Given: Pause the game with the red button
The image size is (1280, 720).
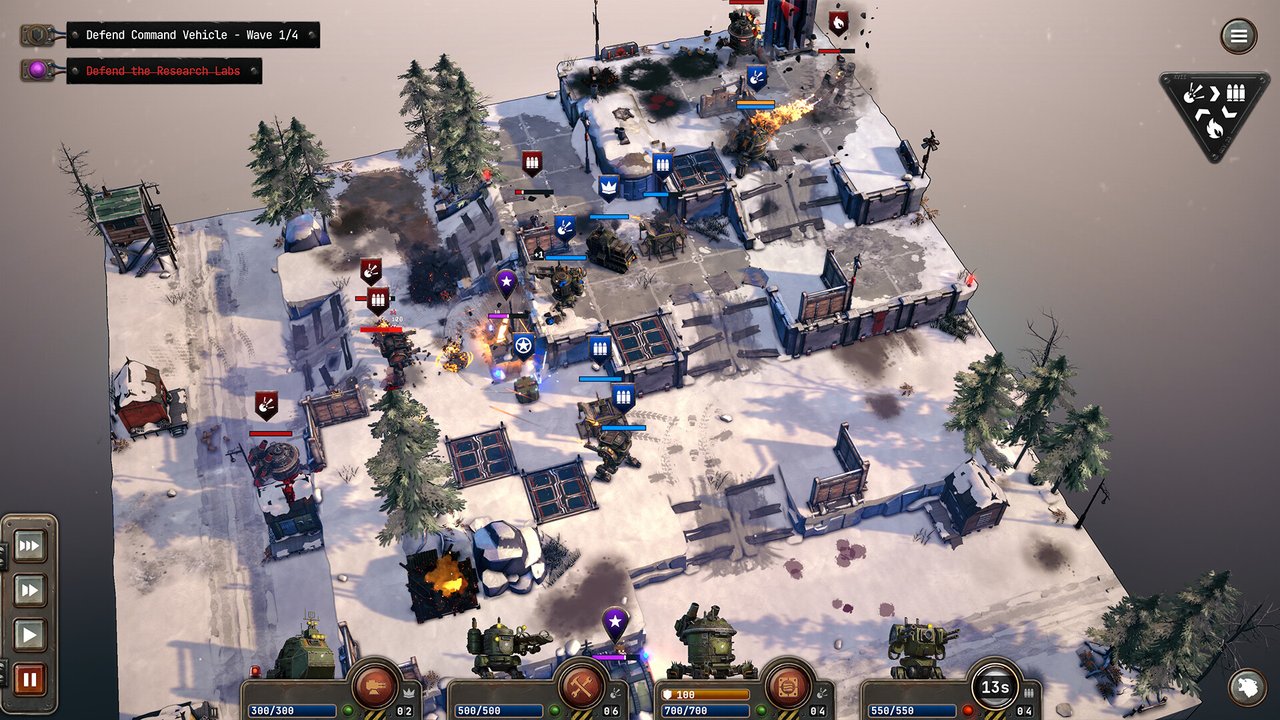Looking at the screenshot, I should pyautogui.click(x=29, y=680).
